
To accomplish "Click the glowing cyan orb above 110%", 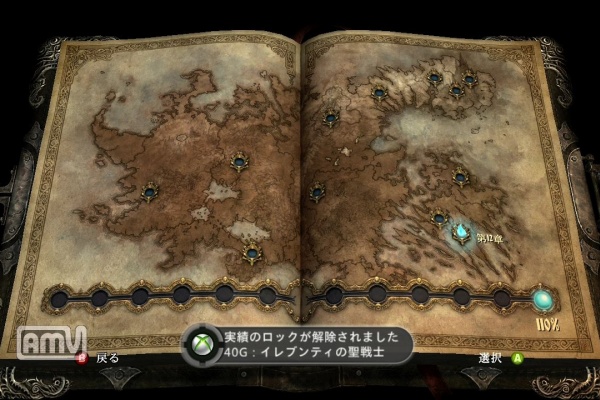I will coord(544,298).
